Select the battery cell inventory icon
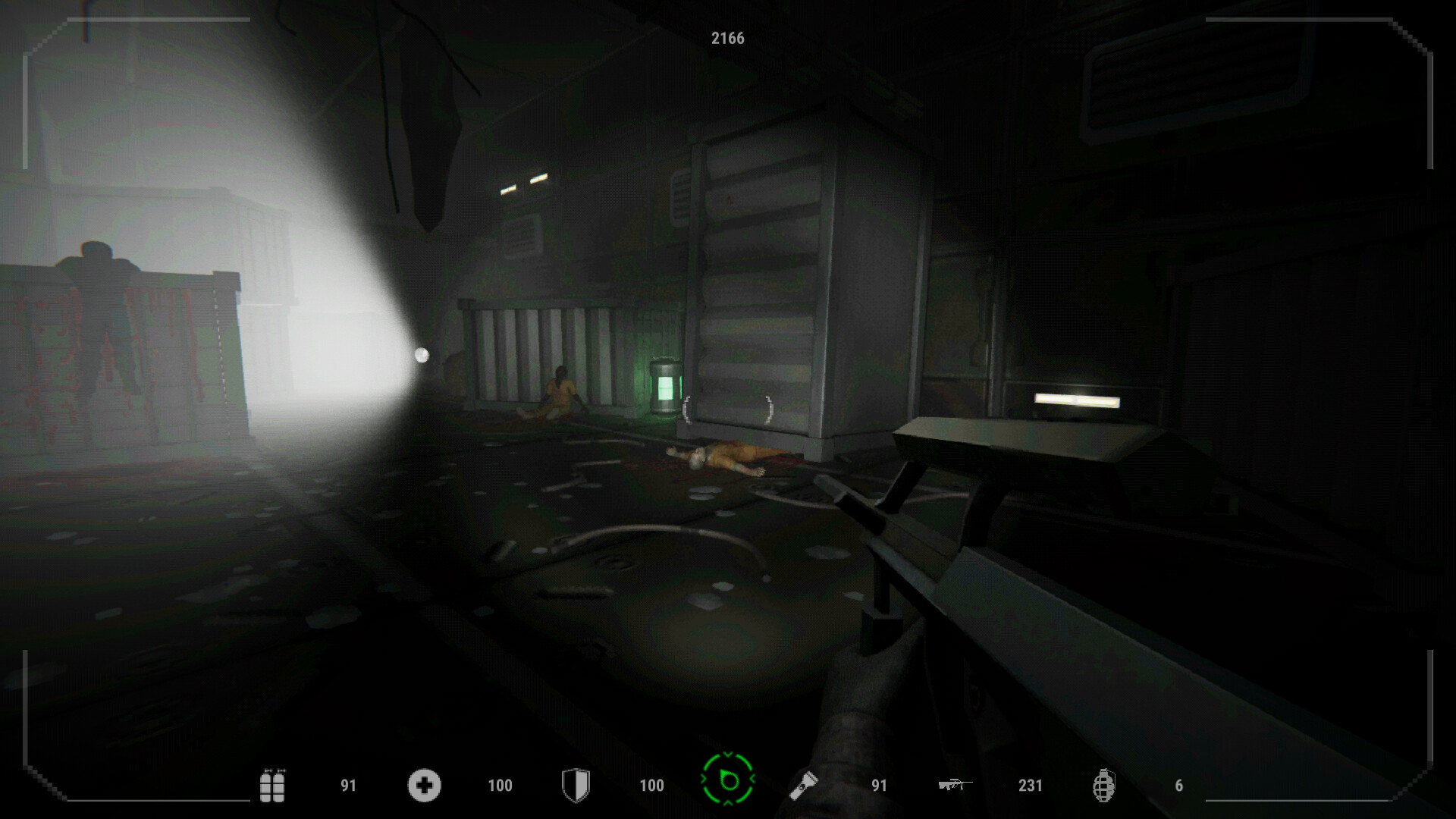 click(273, 786)
